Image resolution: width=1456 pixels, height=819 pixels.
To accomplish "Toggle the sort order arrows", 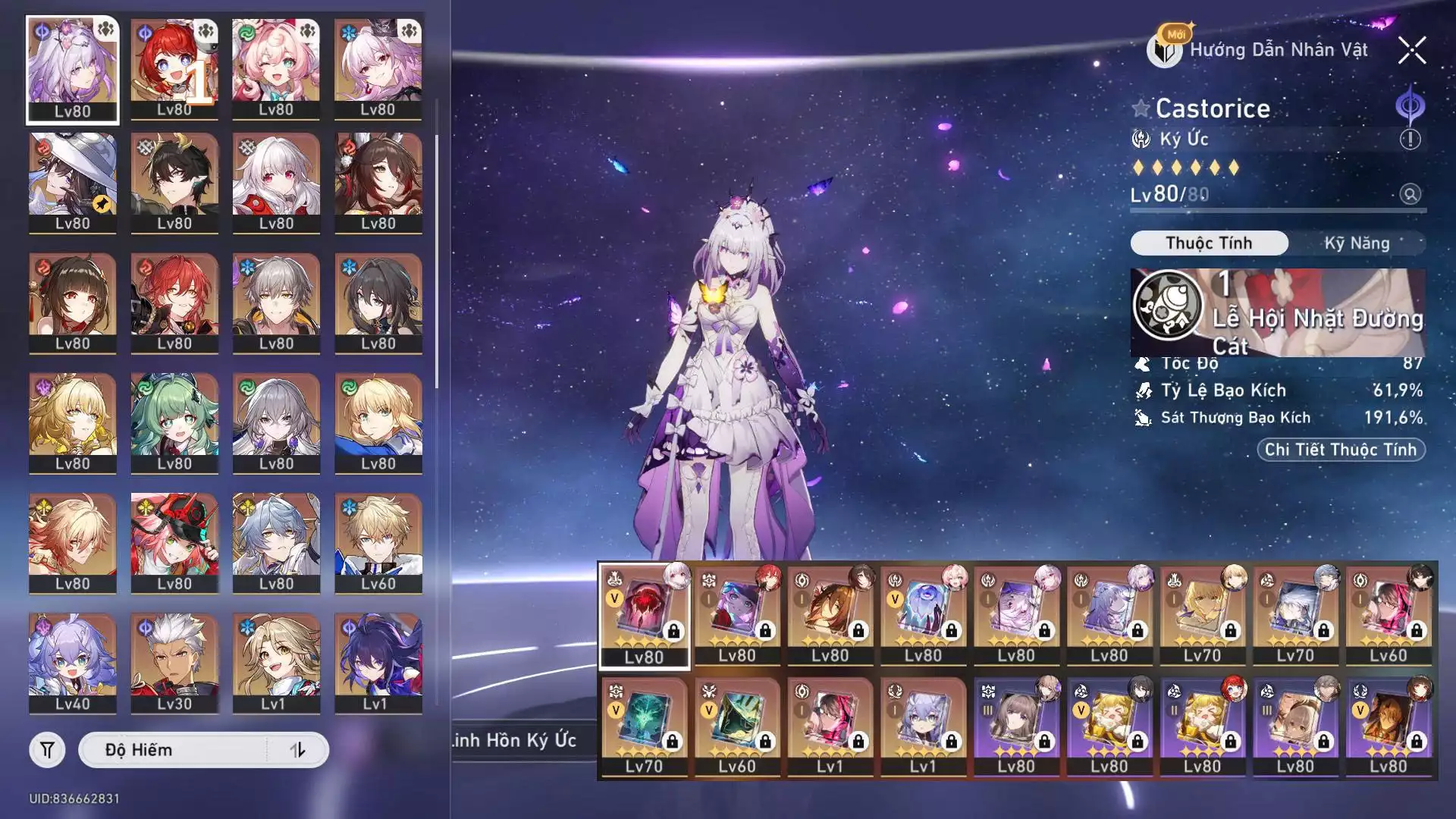I will click(297, 750).
